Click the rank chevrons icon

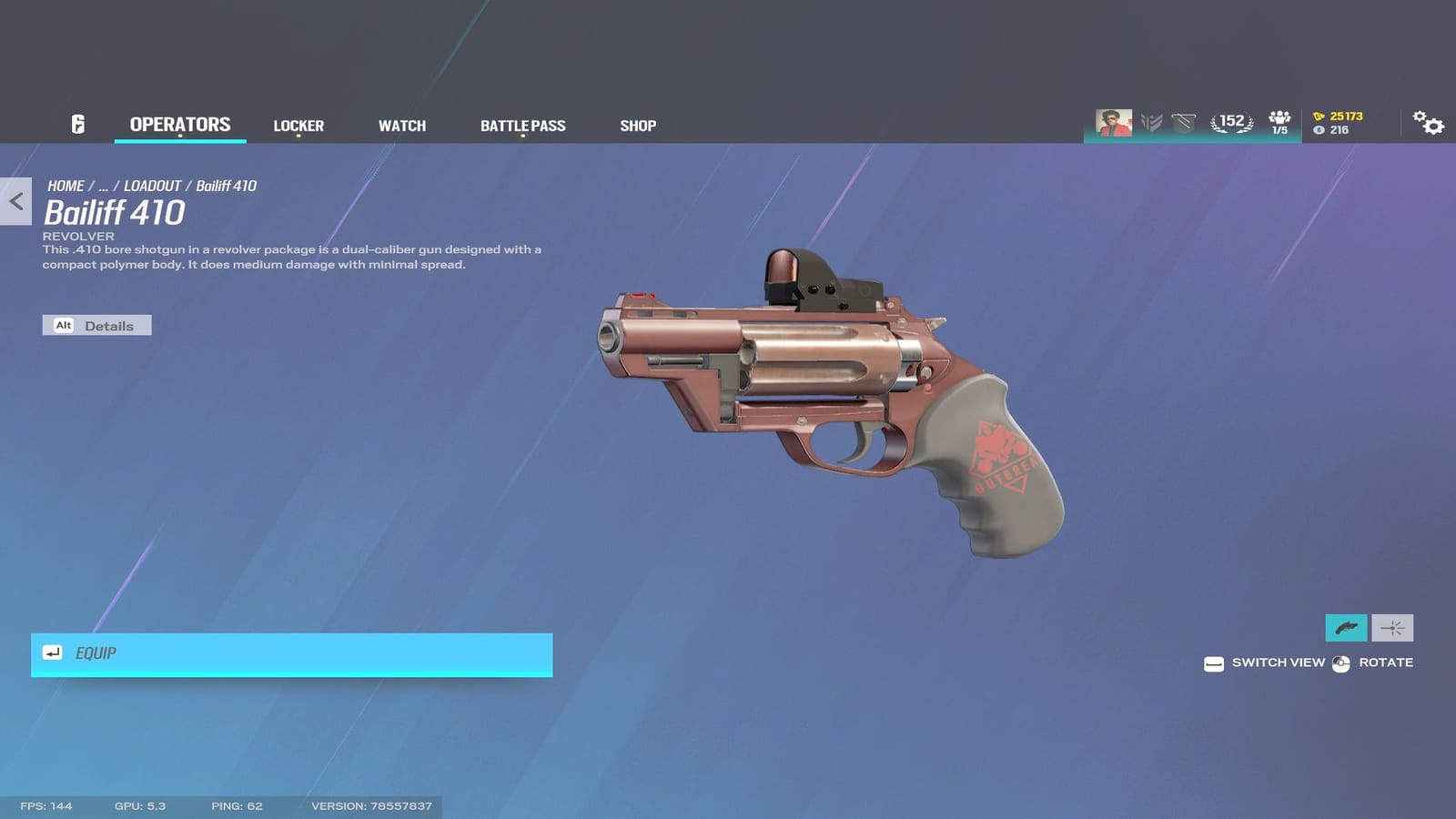click(x=1150, y=119)
